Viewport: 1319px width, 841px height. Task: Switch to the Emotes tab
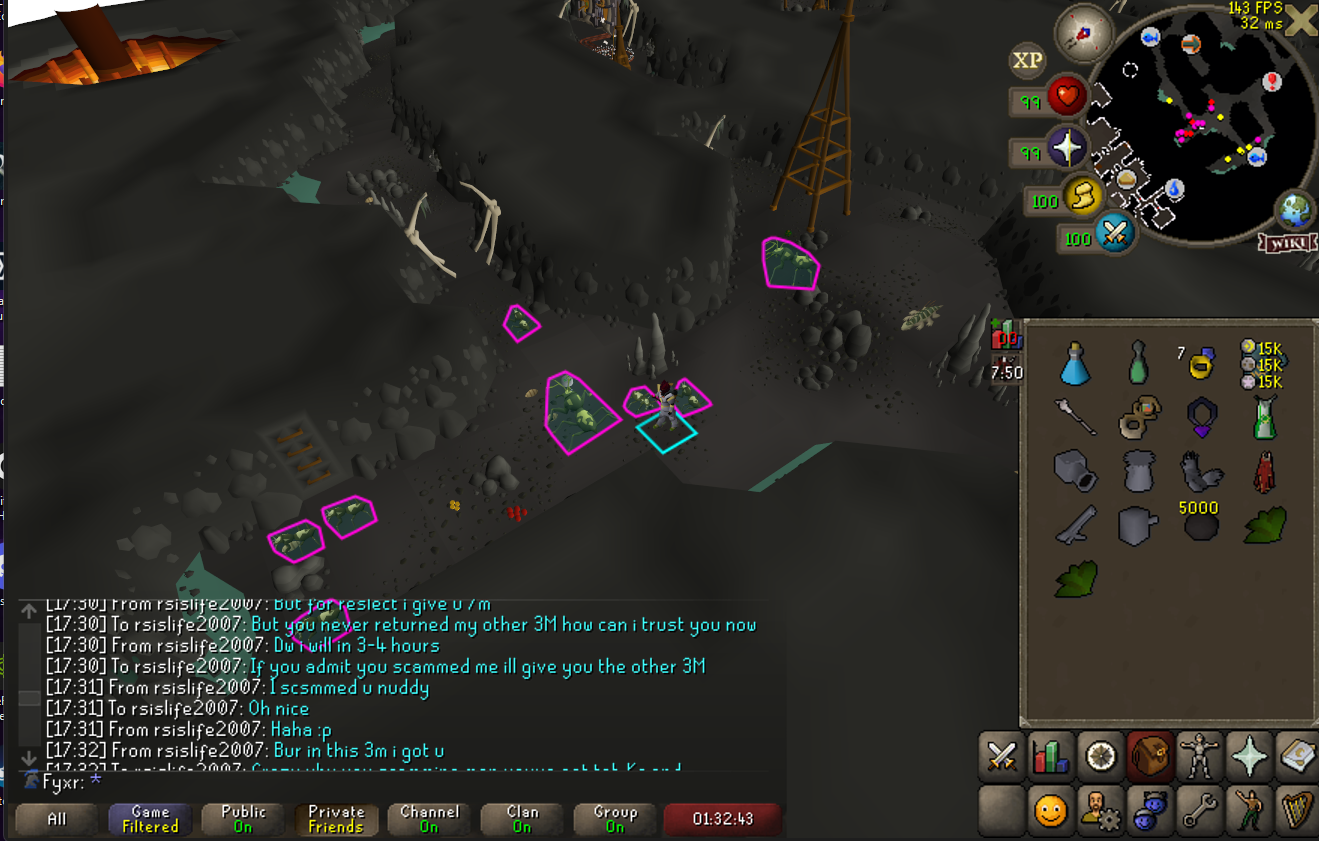click(x=1246, y=809)
